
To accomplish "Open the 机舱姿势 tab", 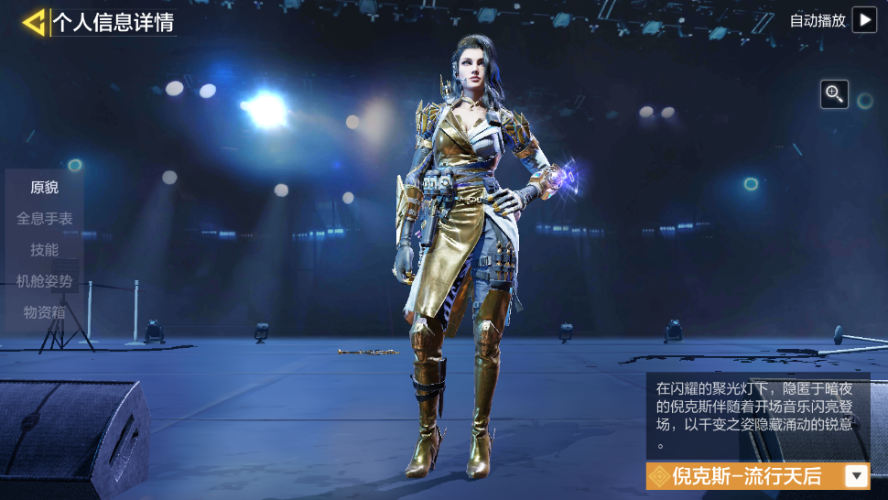I will tap(44, 281).
